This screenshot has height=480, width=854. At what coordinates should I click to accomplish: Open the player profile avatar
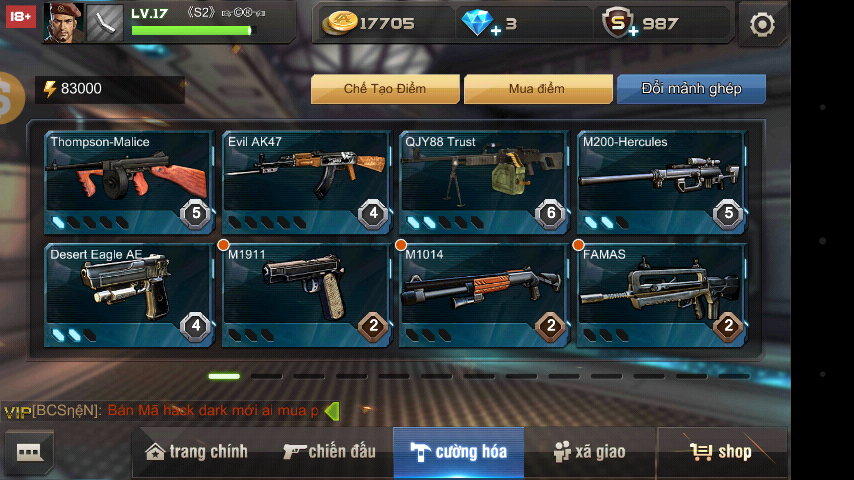62,22
